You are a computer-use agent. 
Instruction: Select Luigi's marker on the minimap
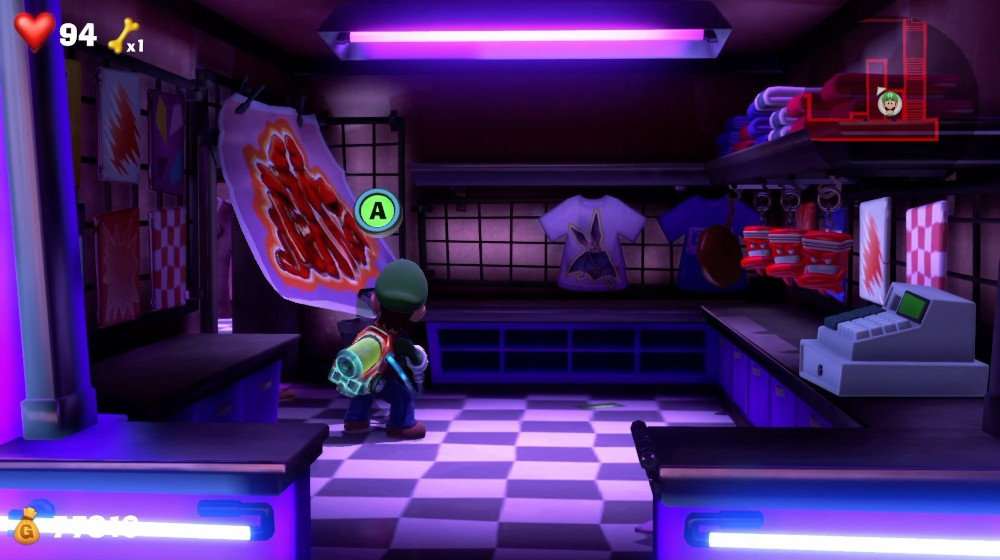coord(888,101)
